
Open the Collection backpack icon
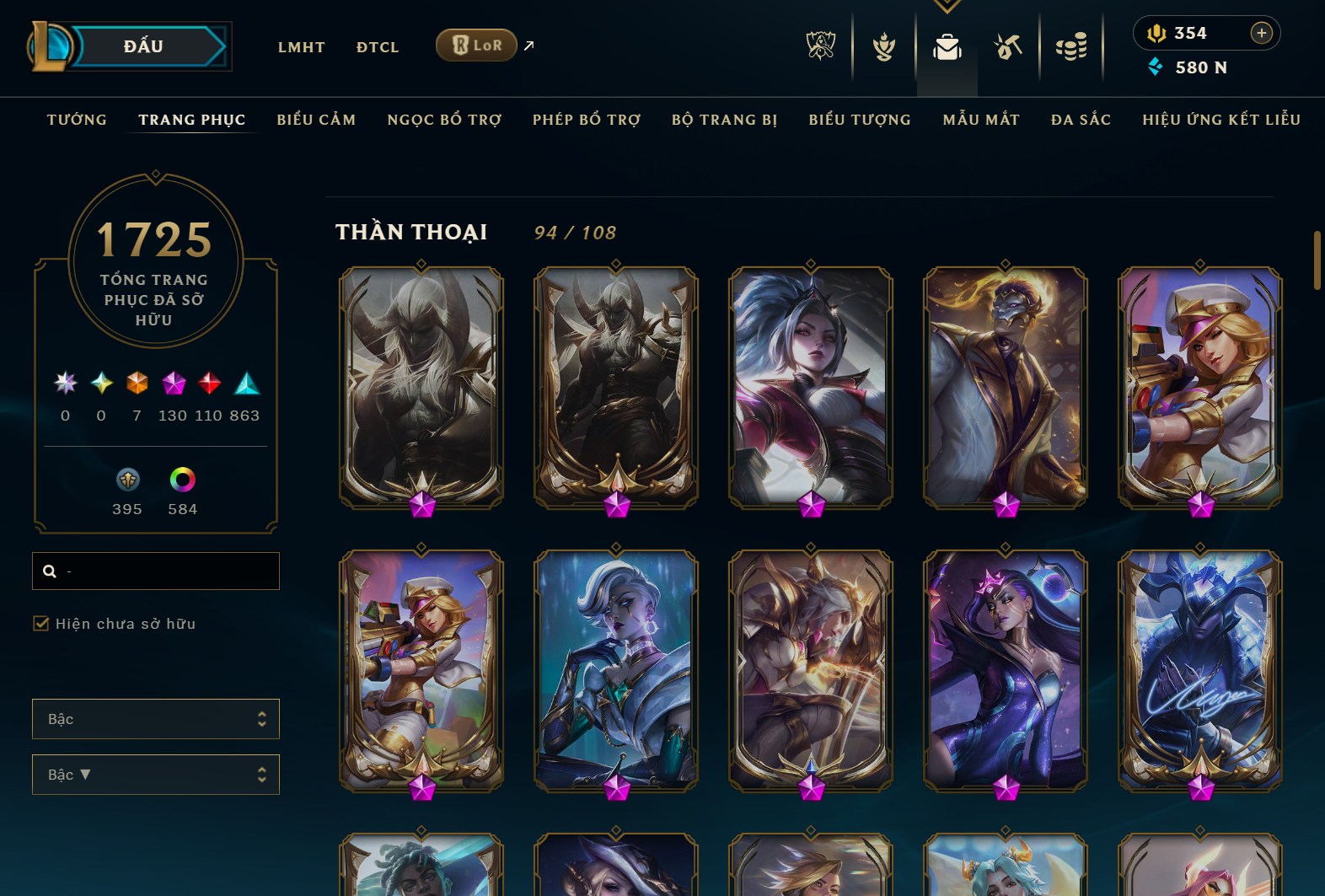point(947,48)
